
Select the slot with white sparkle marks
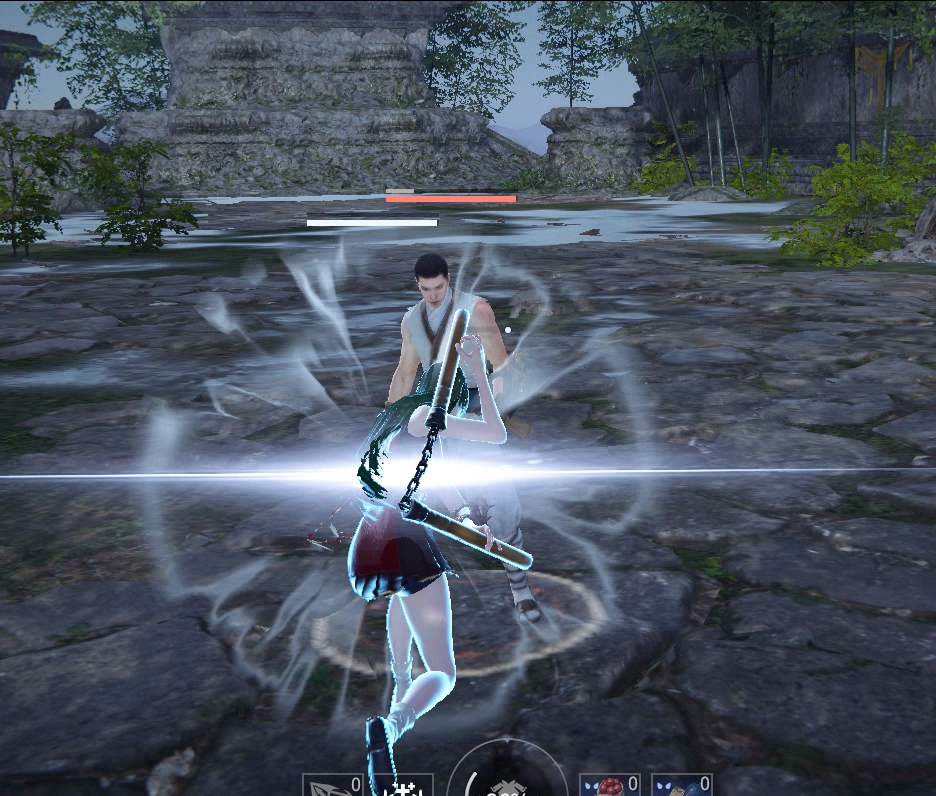[x=403, y=786]
